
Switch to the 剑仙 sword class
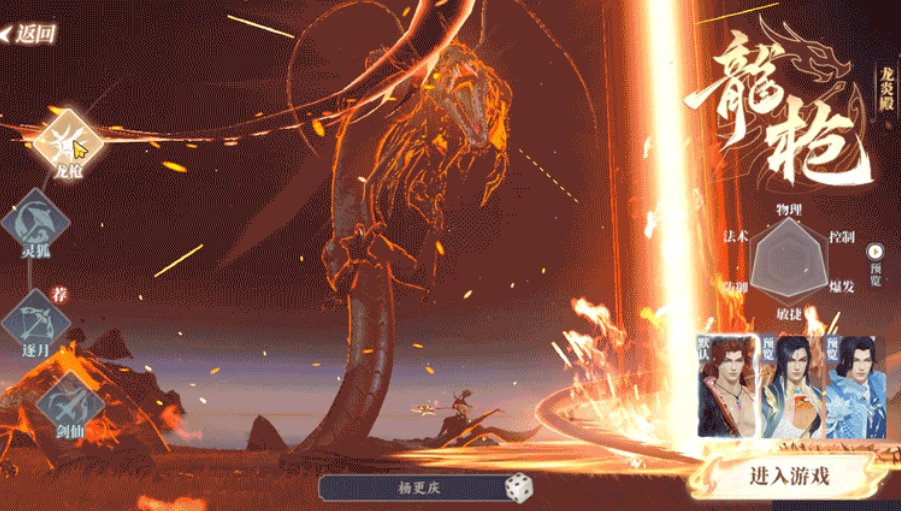coord(70,407)
